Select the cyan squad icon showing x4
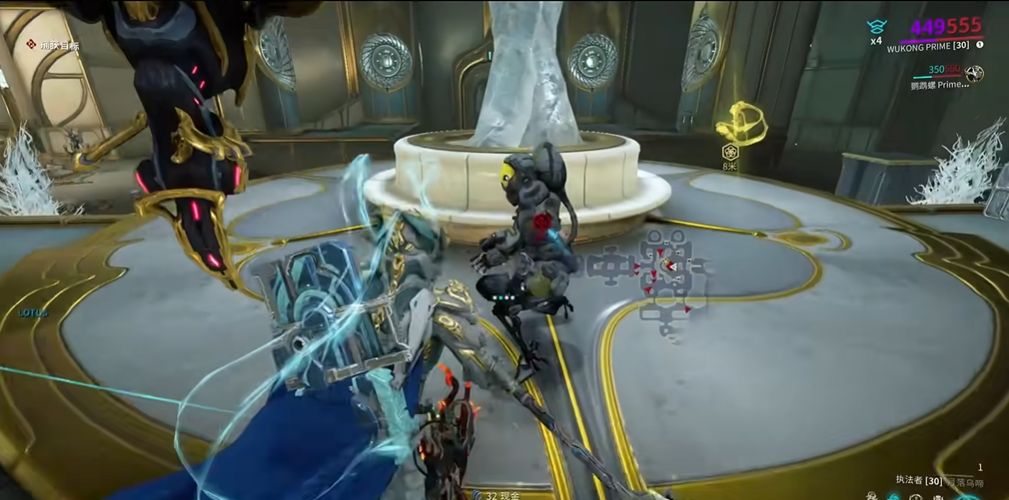The image size is (1009, 500). click(876, 27)
